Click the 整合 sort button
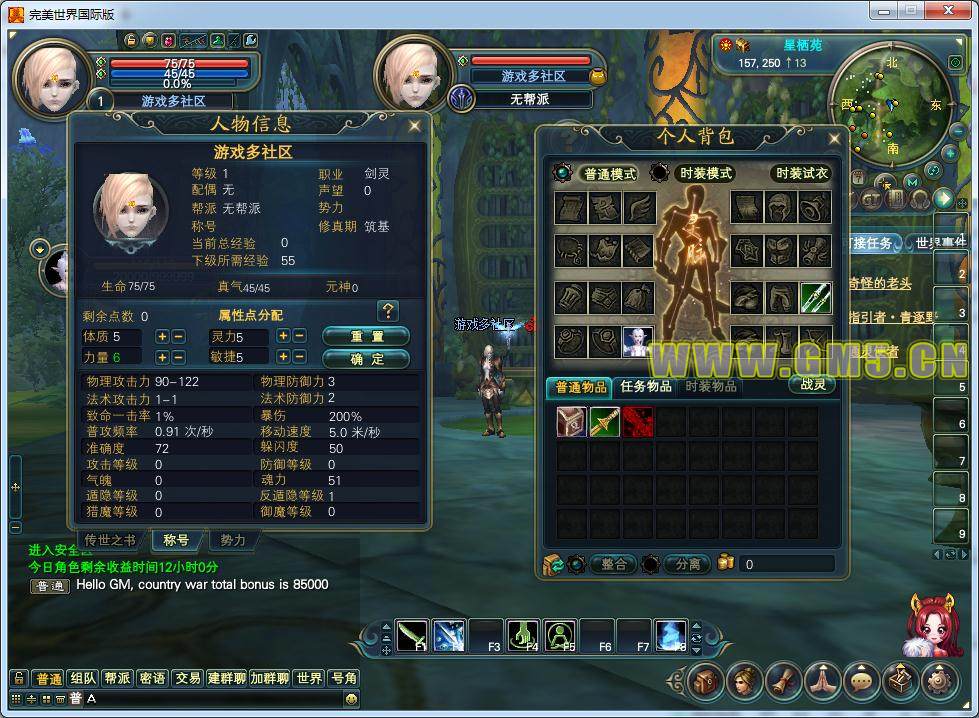Viewport: 979px width, 718px height. (613, 564)
